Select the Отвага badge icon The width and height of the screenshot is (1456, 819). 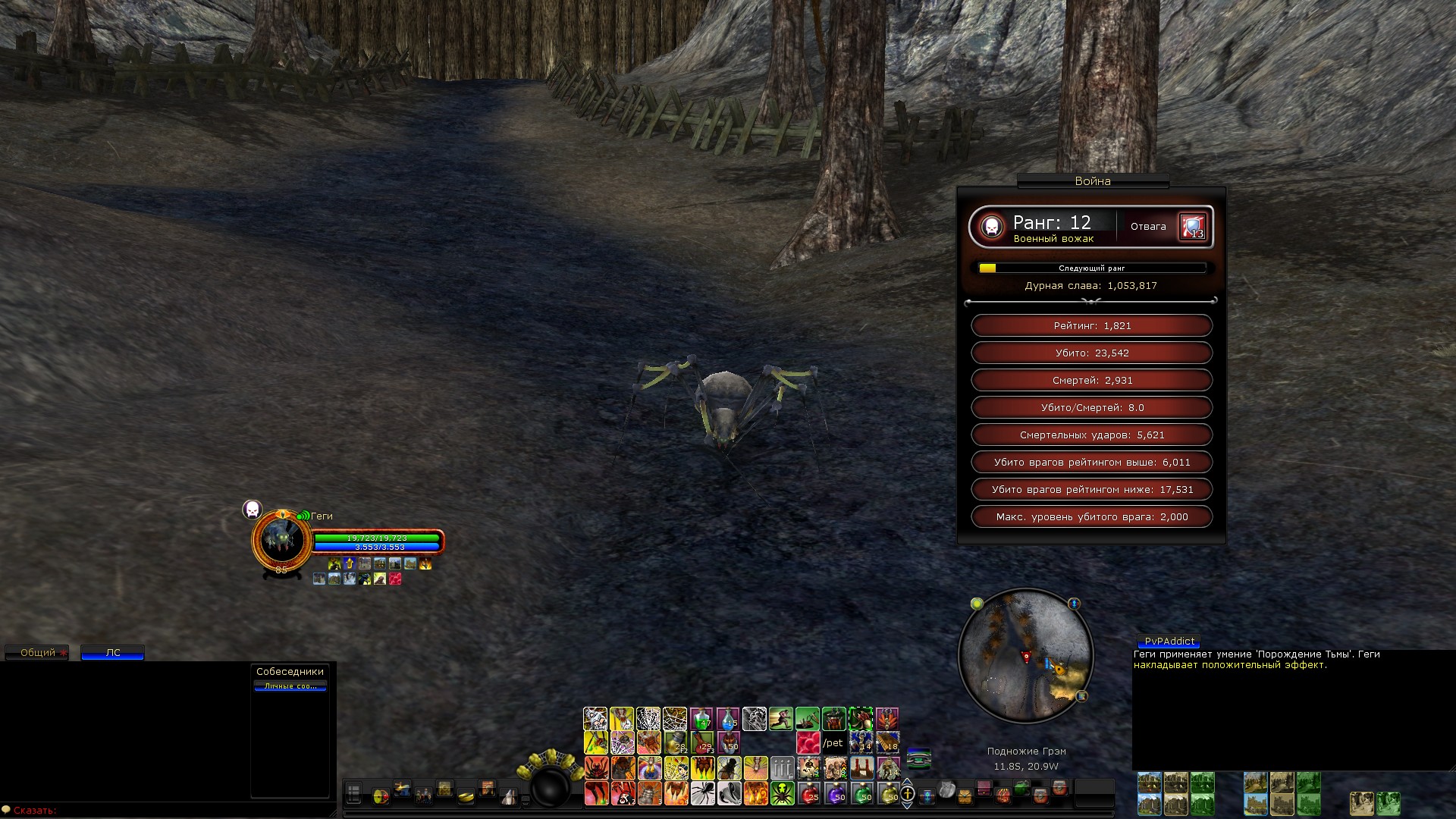coord(1191,227)
